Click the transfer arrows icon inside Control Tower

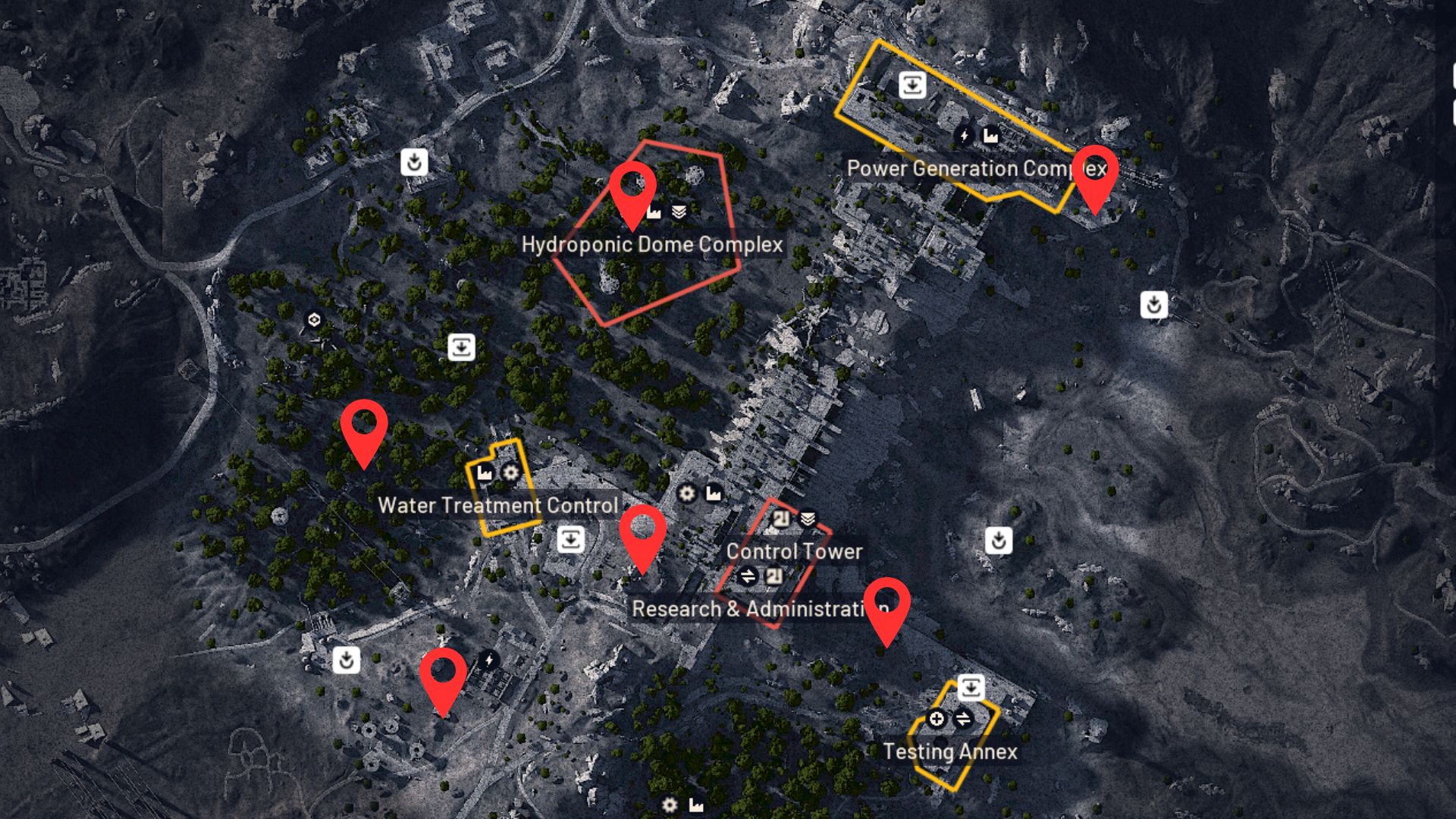747,576
